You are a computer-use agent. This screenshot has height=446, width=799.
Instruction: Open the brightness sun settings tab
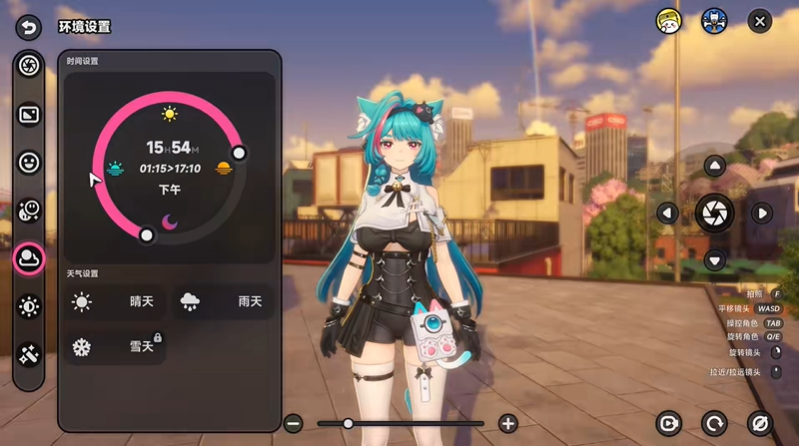point(29,307)
